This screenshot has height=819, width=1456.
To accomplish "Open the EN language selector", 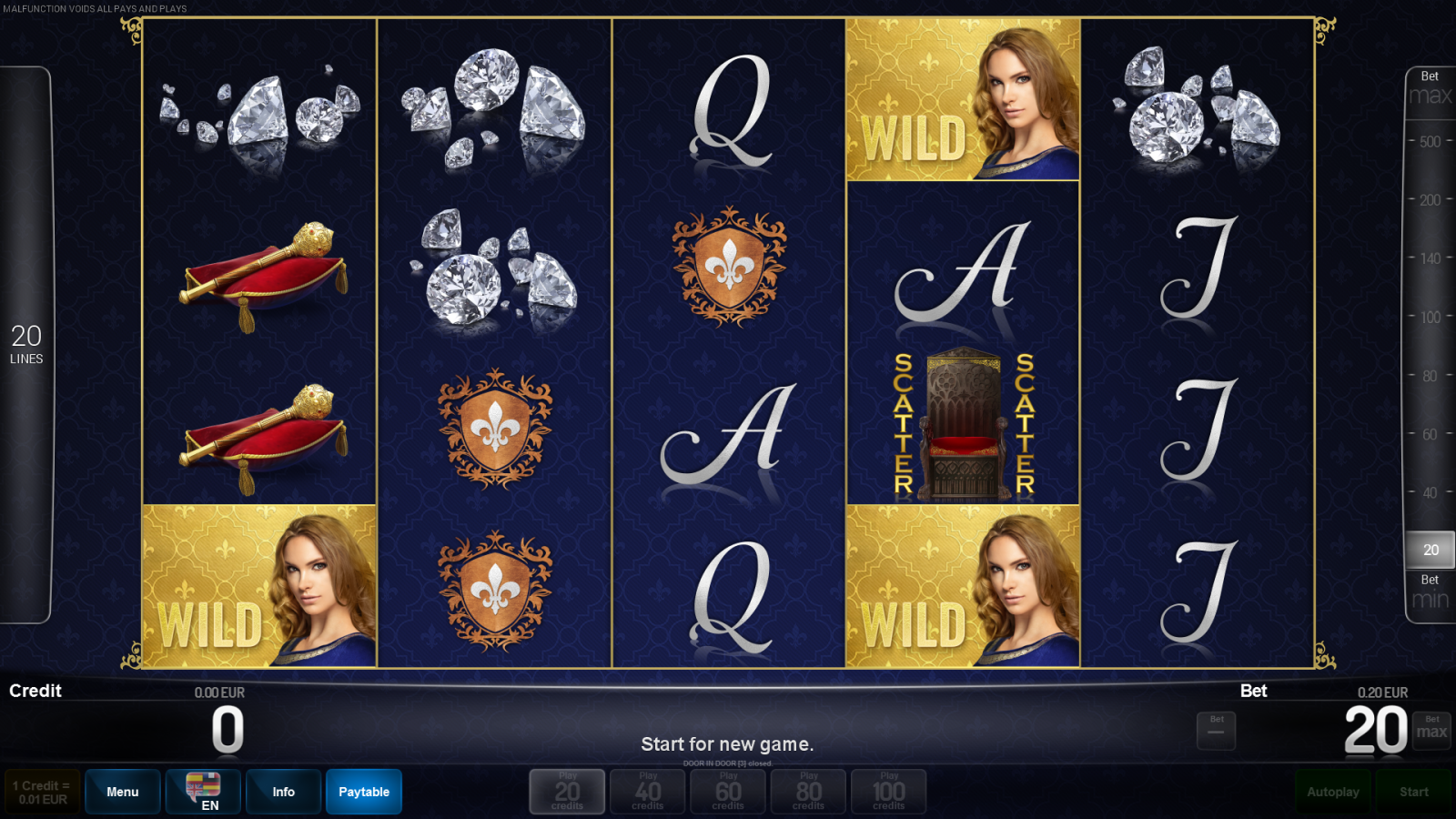I will coord(202,791).
